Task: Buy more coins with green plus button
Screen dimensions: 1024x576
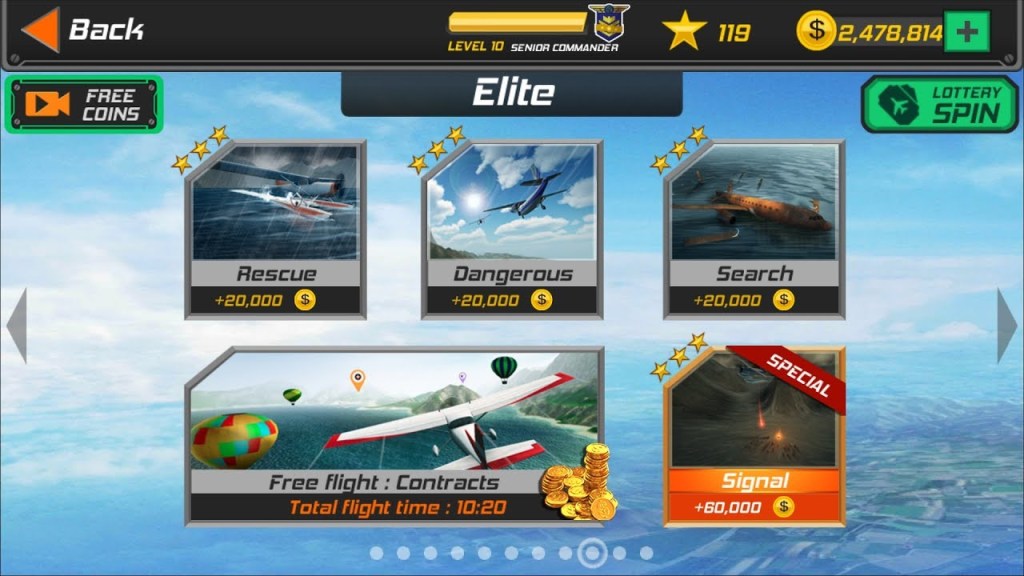Action: (966, 32)
